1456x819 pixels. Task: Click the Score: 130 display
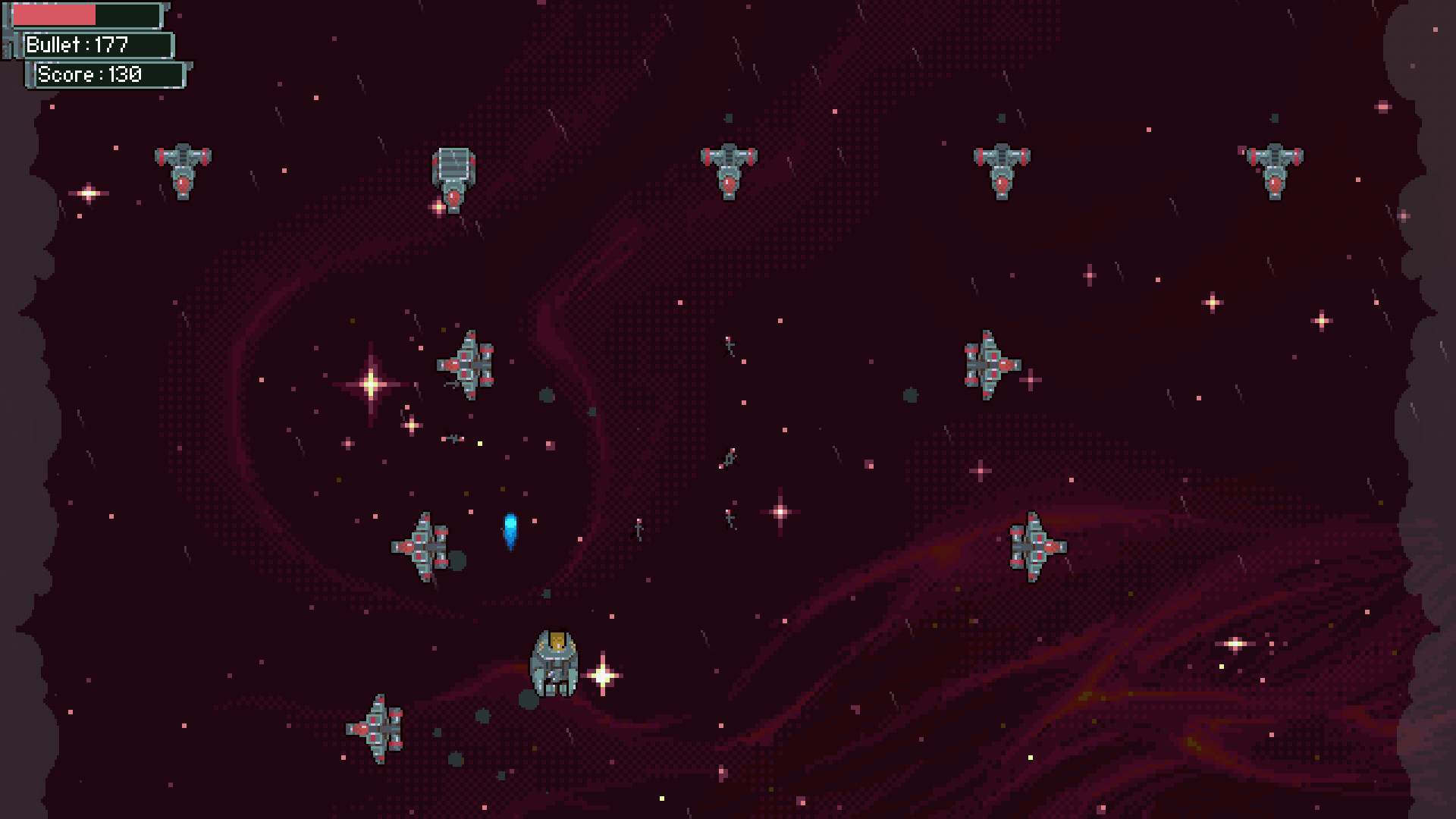click(106, 75)
